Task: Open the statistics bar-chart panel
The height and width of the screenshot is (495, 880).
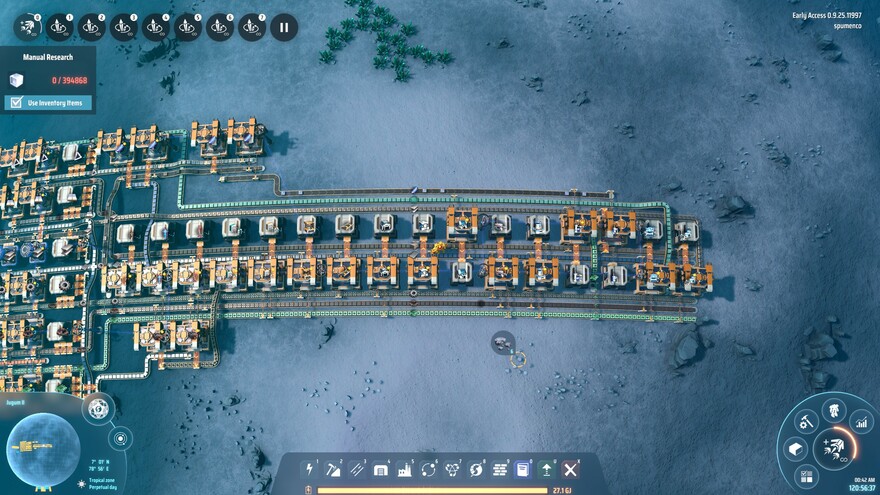Action: 861,424
